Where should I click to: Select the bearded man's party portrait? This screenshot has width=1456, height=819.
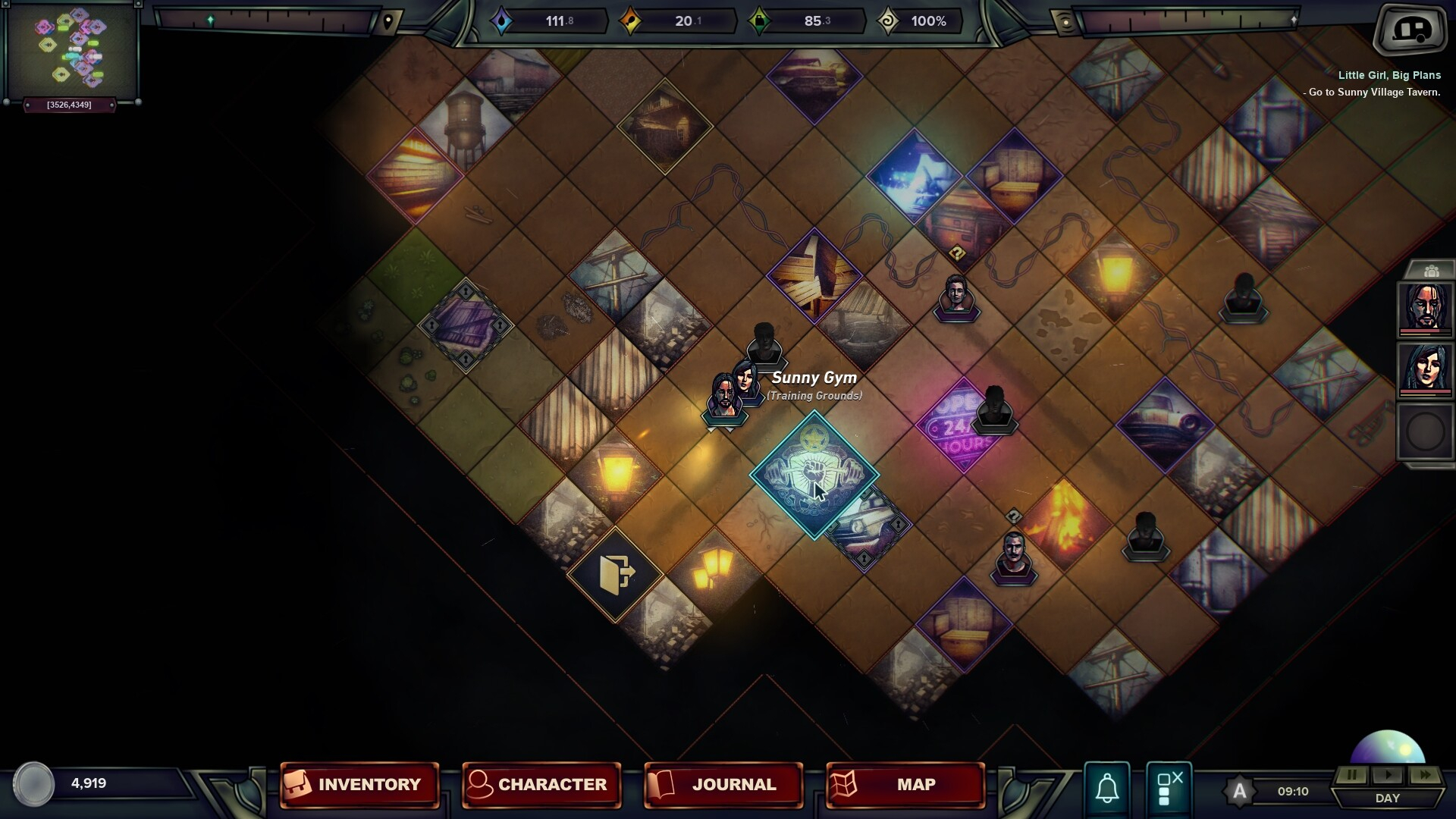[x=1425, y=308]
